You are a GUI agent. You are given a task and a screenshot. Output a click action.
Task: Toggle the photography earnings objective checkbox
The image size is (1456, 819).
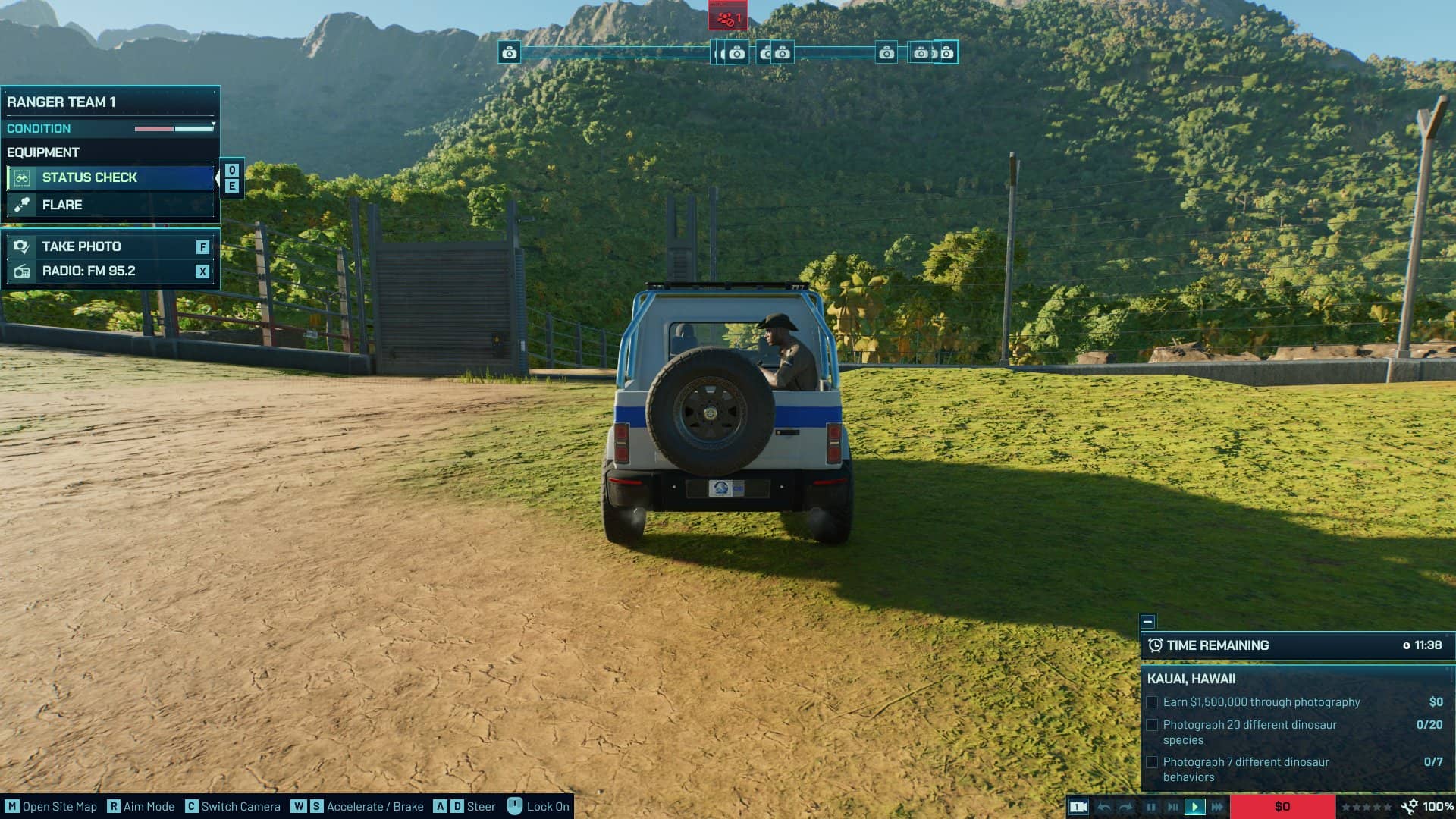tap(1152, 702)
